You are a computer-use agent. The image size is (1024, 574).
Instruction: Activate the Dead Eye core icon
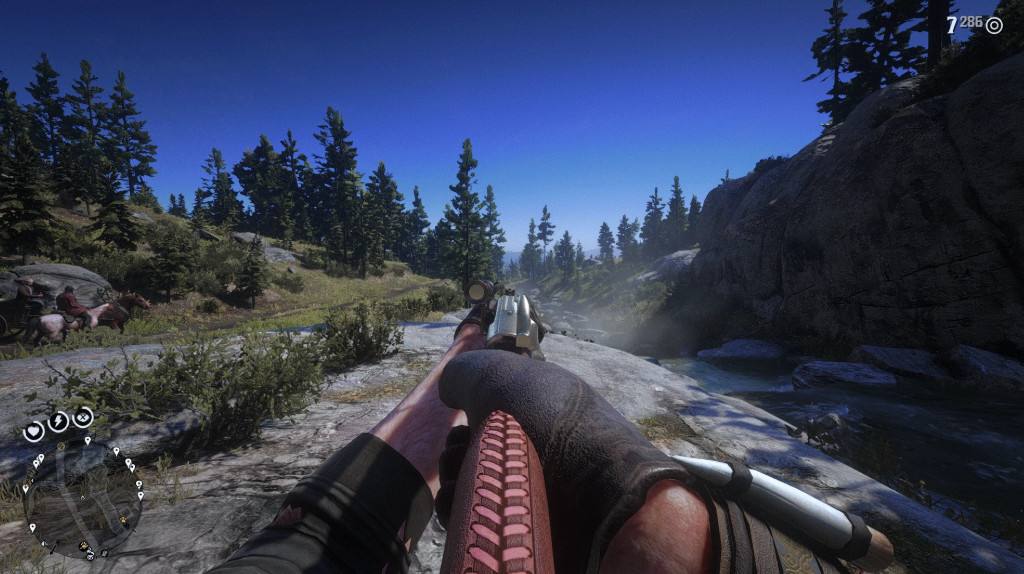pyautogui.click(x=83, y=416)
